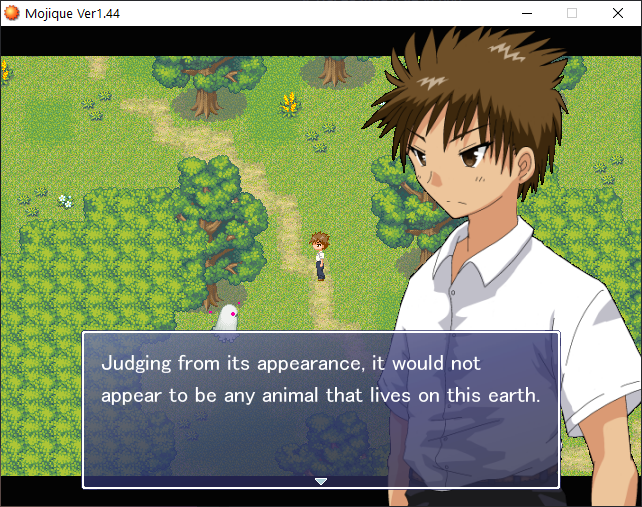The height and width of the screenshot is (507, 642).
Task: Minimize the Mojique window
Action: [526, 13]
